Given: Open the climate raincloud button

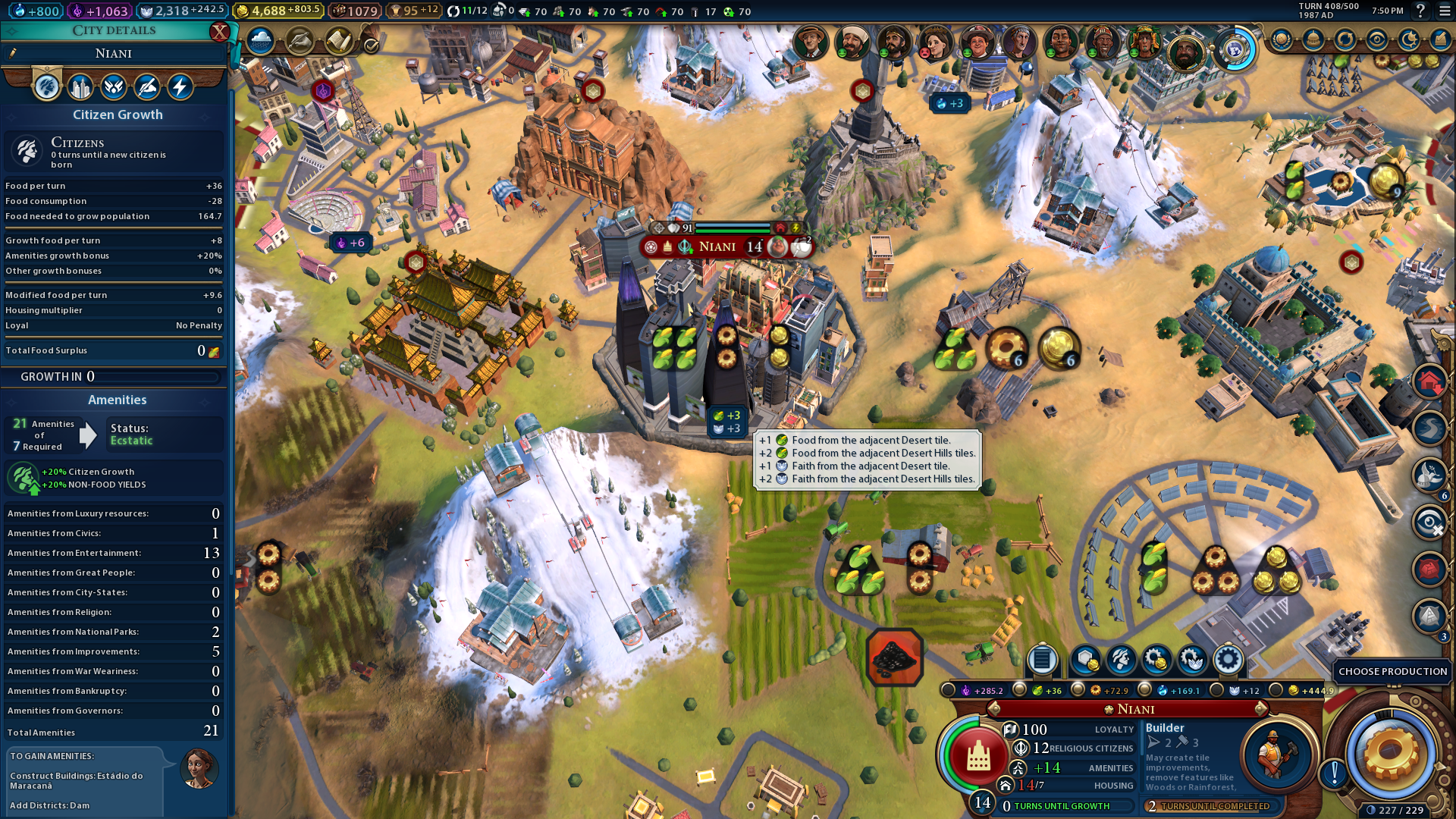Looking at the screenshot, I should [x=260, y=41].
